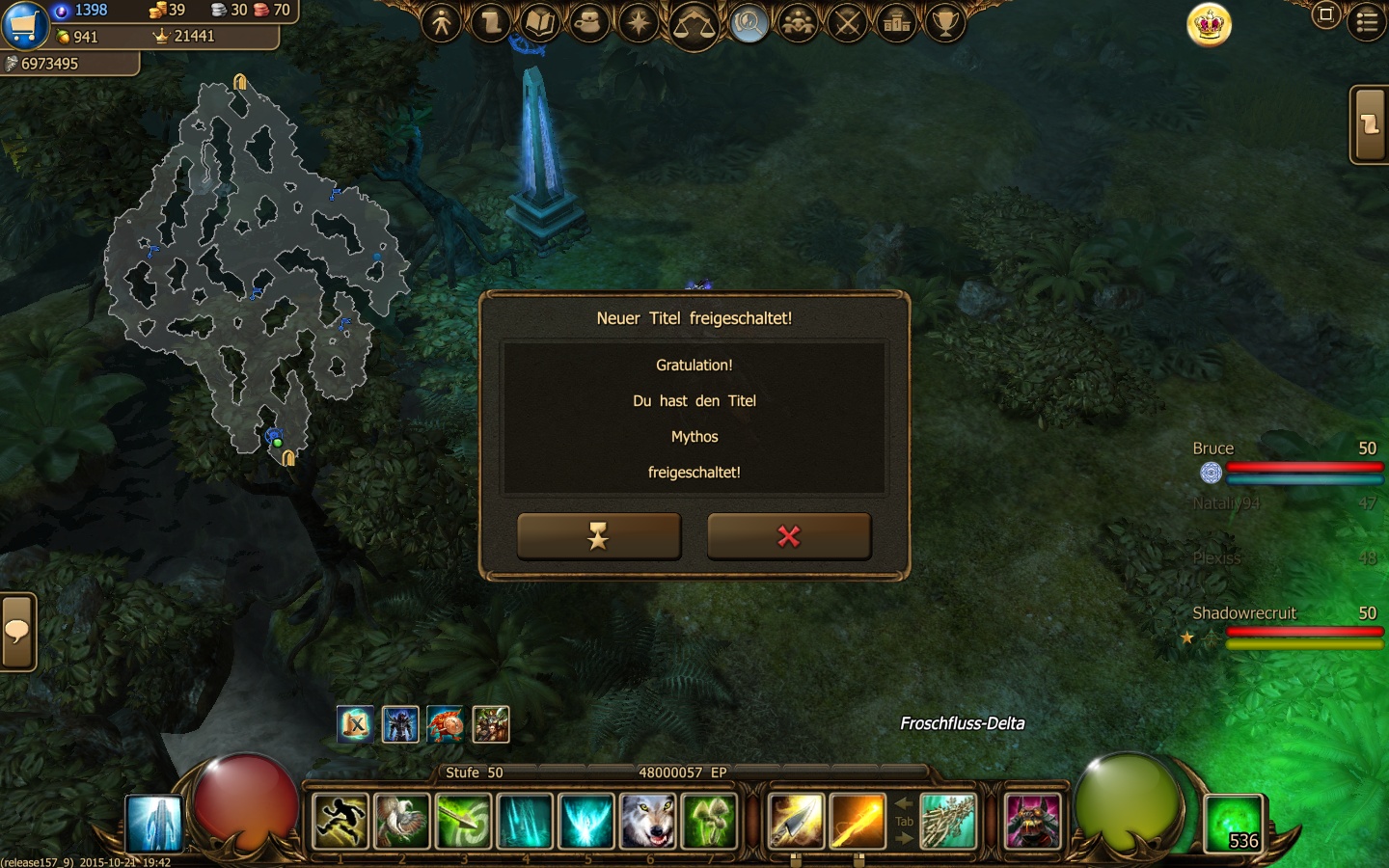The height and width of the screenshot is (868, 1389).
Task: Open the open-book menu icon
Action: pyautogui.click(x=540, y=22)
